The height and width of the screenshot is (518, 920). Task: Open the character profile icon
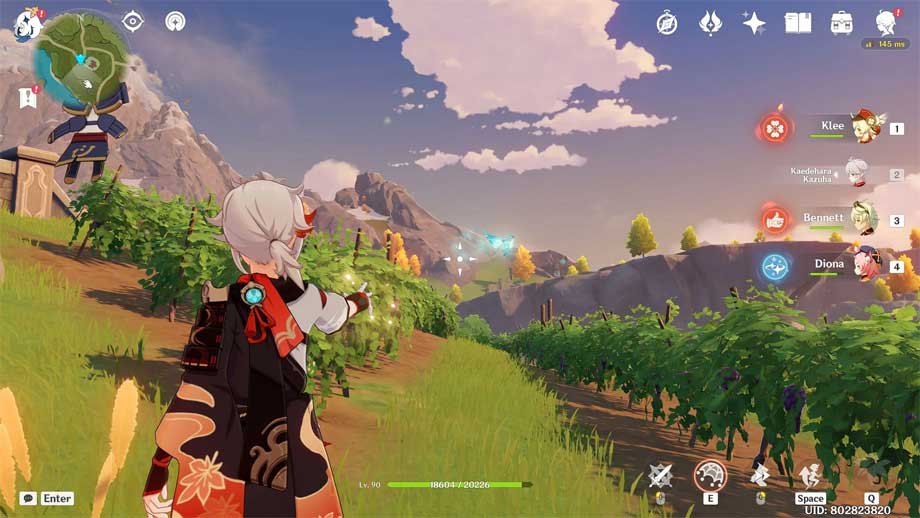(x=885, y=22)
